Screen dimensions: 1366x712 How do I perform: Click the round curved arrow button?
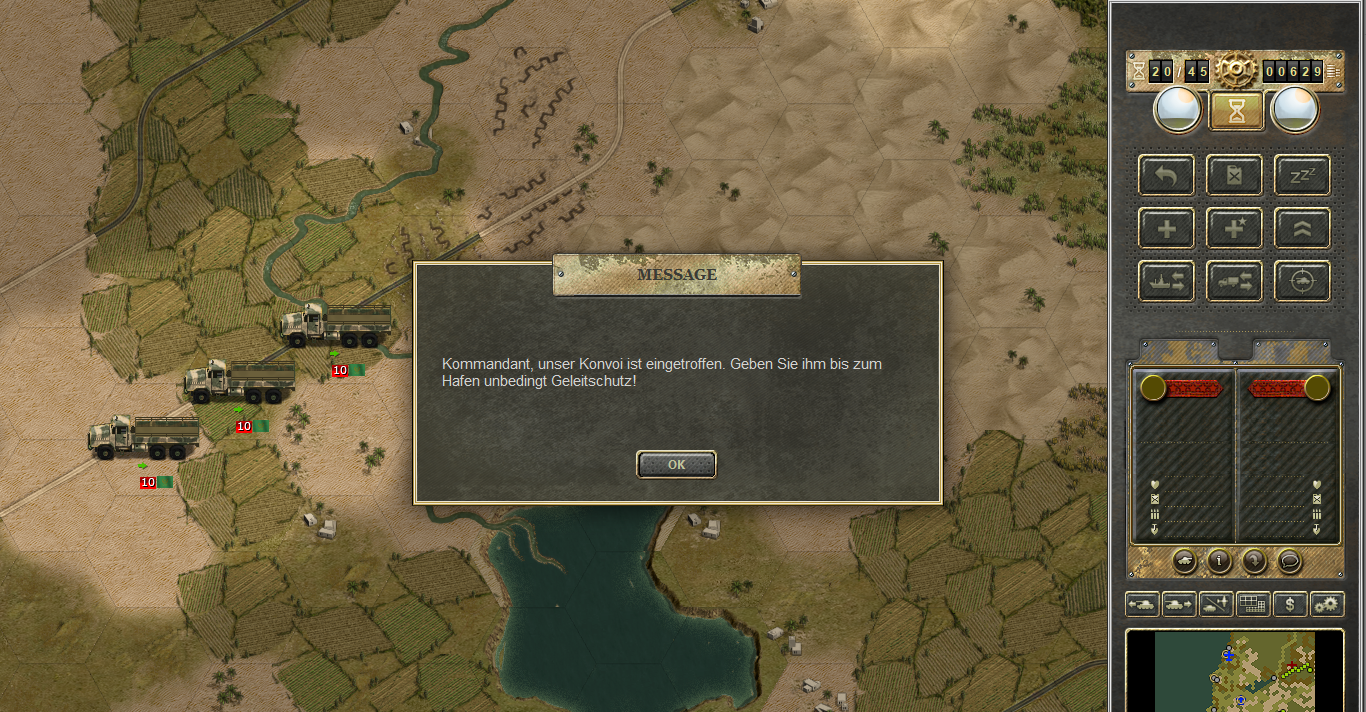(1254, 561)
